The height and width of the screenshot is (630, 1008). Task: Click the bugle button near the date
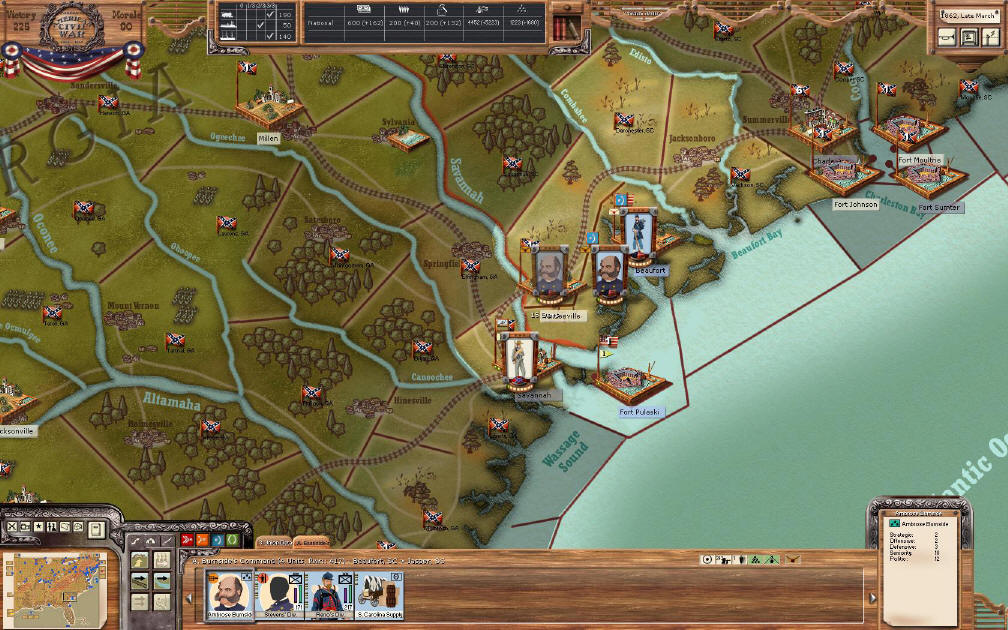tap(945, 38)
